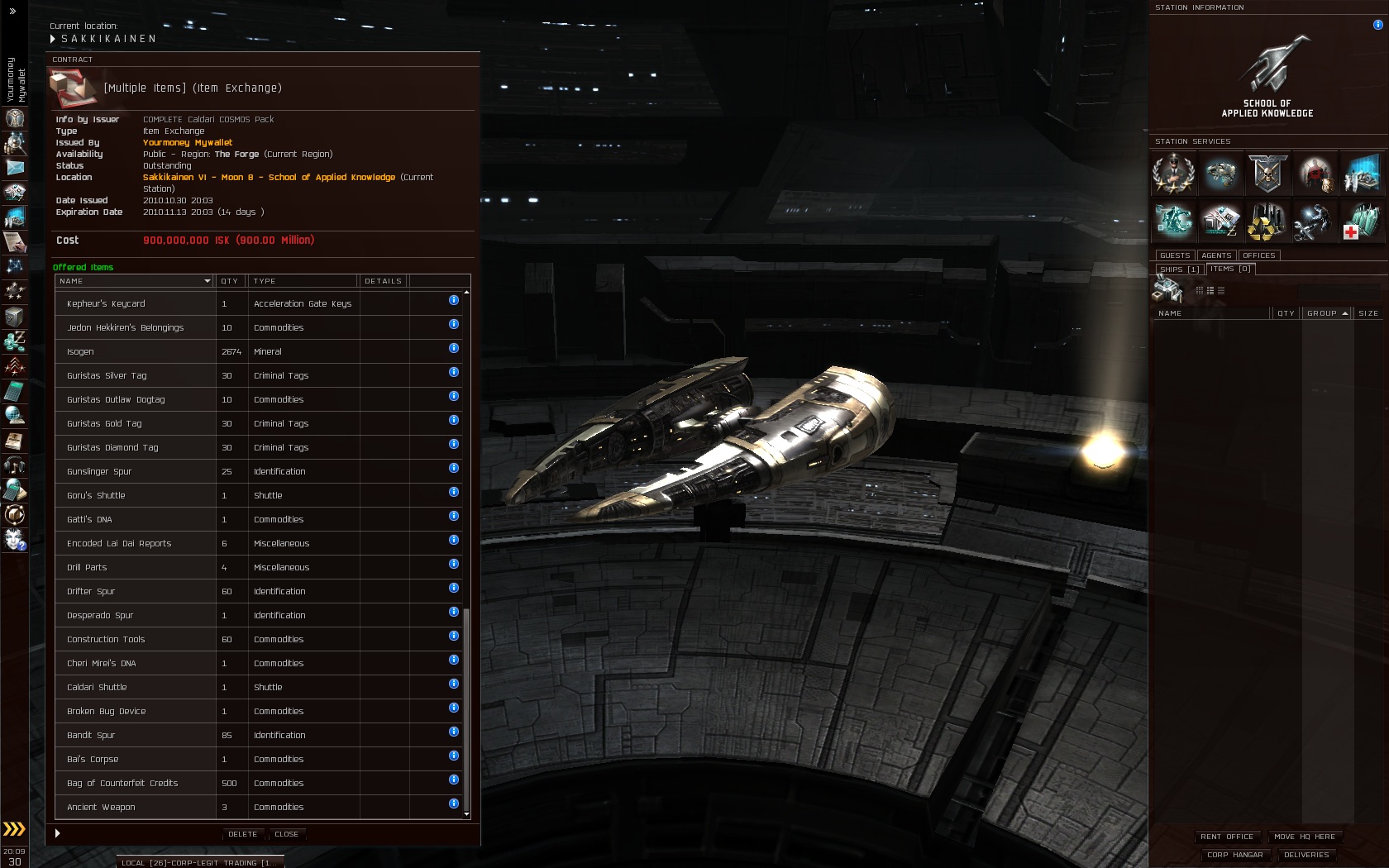Open the Sakkikainen VI station location link
The height and width of the screenshot is (868, 1389).
coord(269,177)
